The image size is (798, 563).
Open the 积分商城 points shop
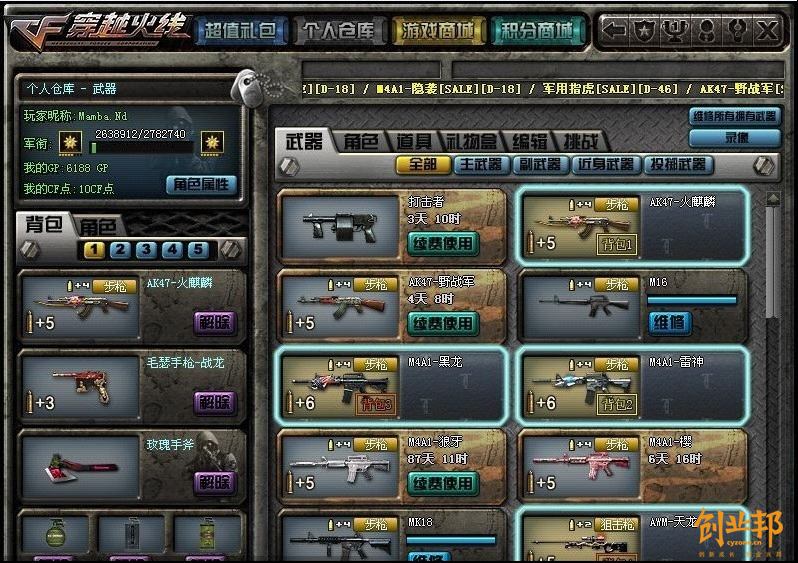[x=537, y=31]
